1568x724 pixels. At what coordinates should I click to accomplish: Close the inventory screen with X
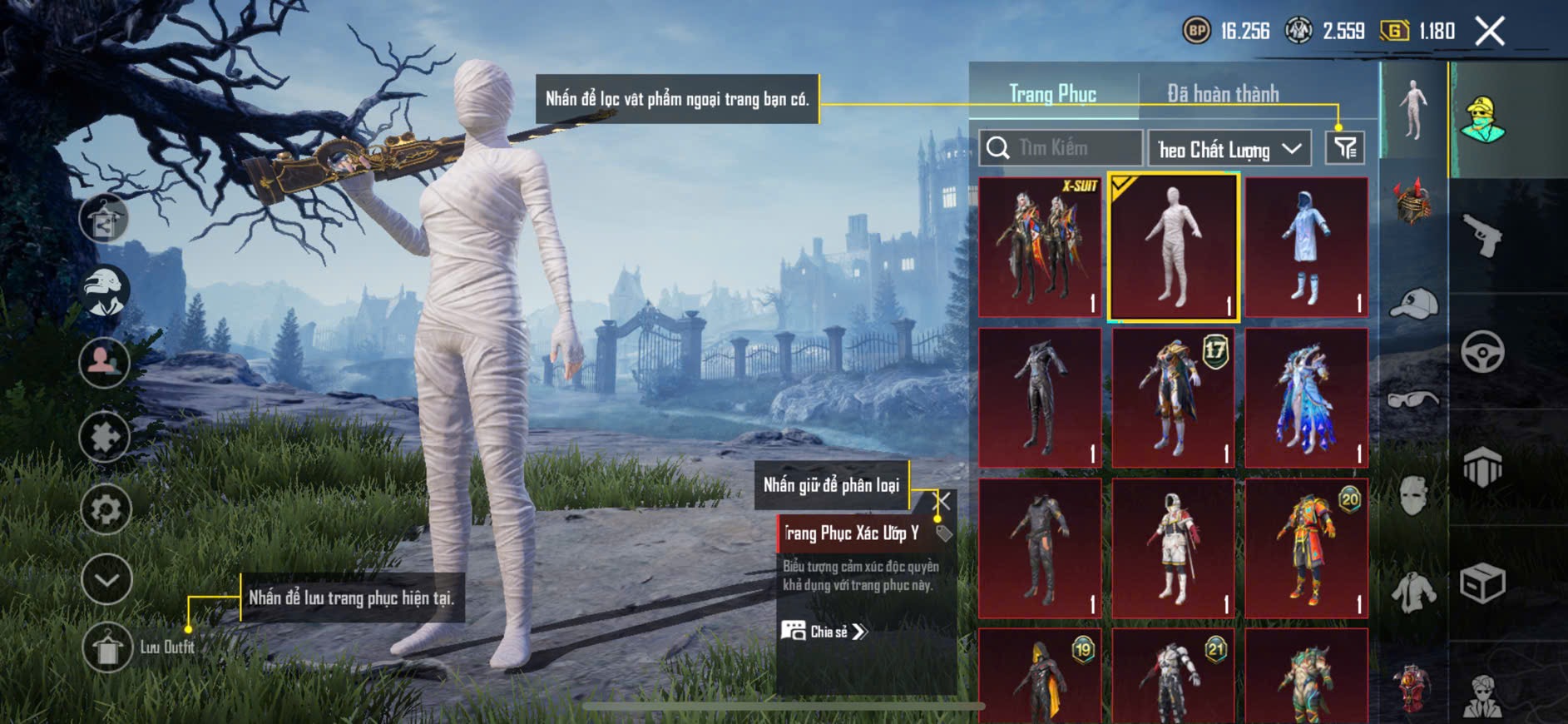coord(1490,32)
